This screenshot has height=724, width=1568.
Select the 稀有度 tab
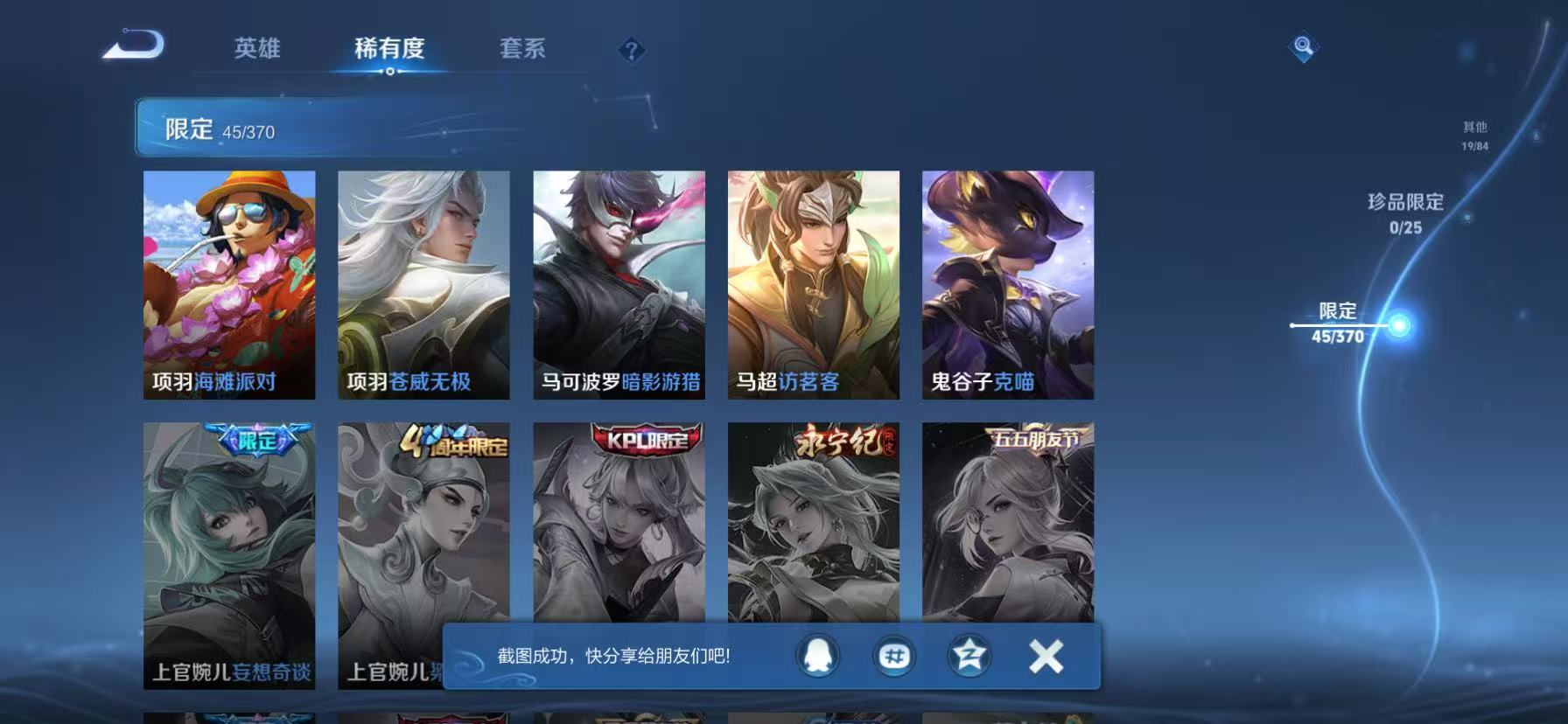point(391,50)
